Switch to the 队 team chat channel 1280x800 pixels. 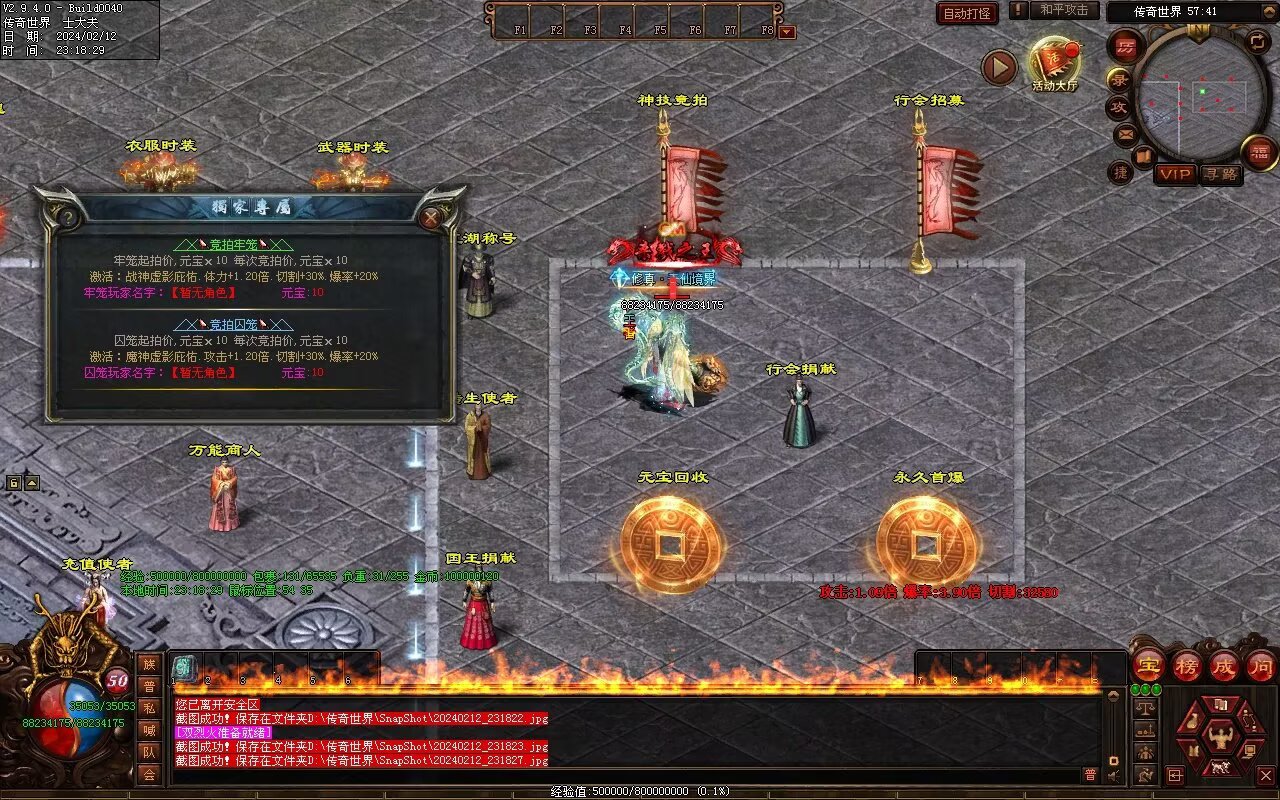(149, 752)
